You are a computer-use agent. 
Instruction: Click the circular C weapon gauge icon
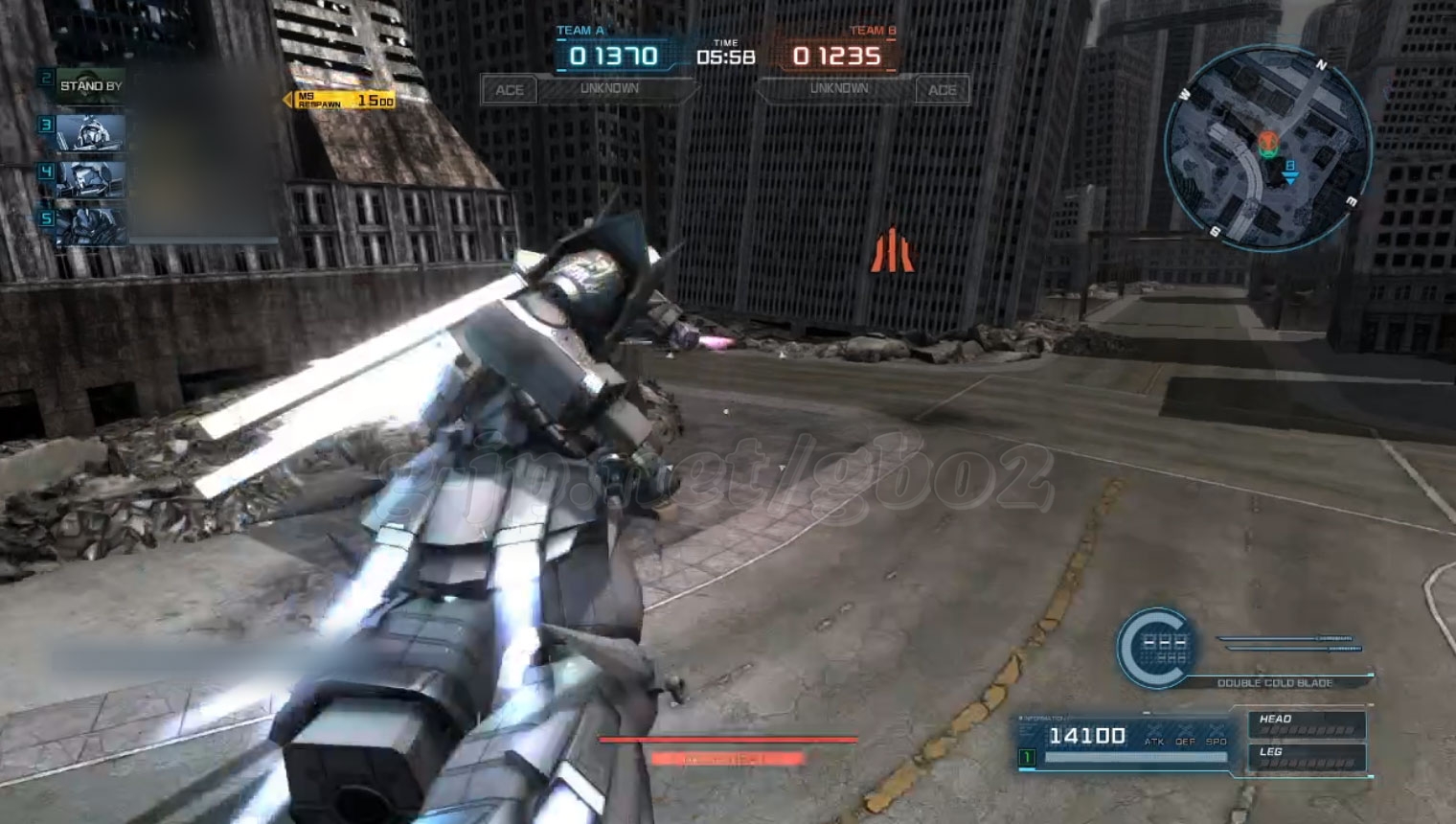pyautogui.click(x=1156, y=648)
